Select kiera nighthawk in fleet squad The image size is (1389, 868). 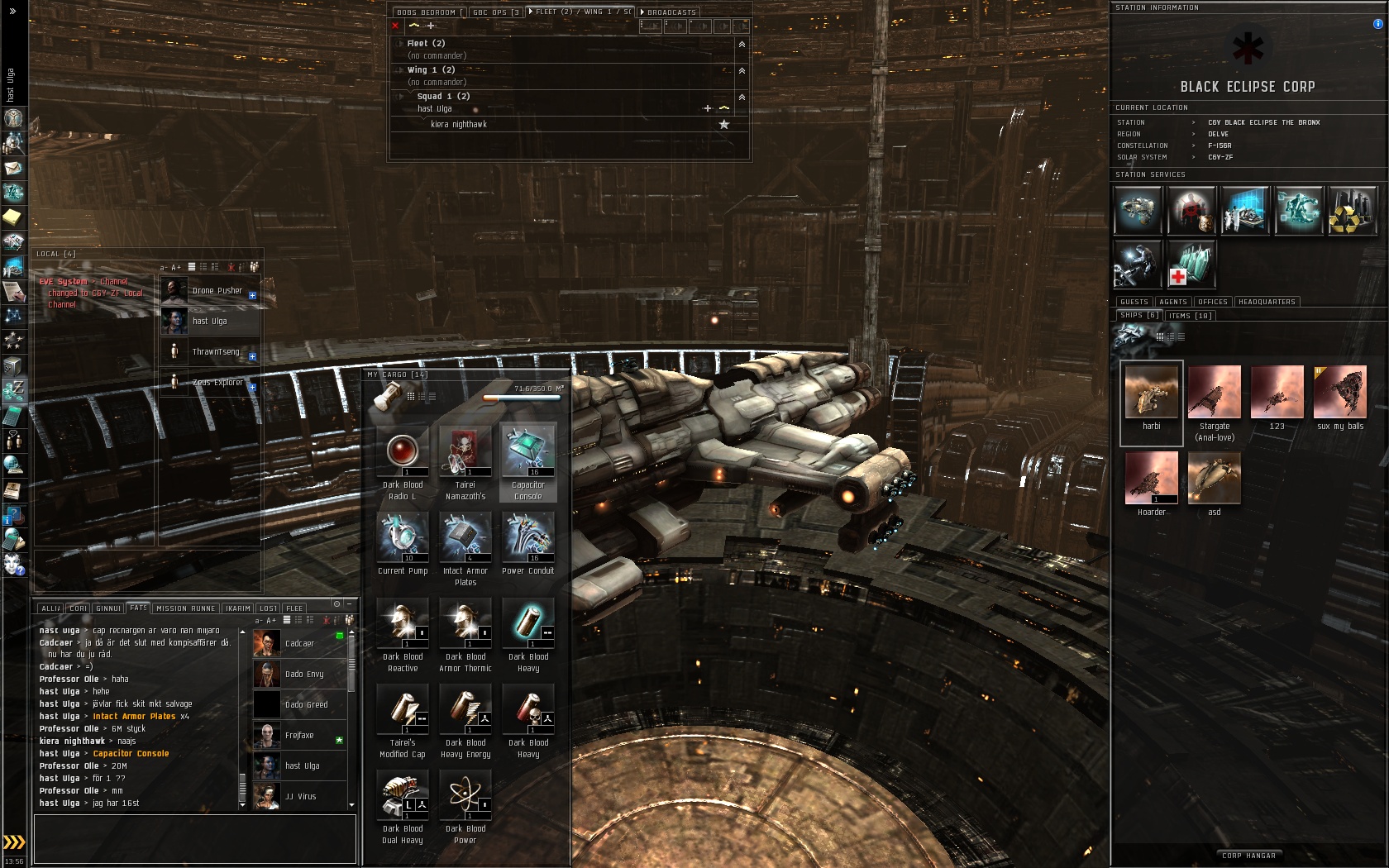coord(459,125)
